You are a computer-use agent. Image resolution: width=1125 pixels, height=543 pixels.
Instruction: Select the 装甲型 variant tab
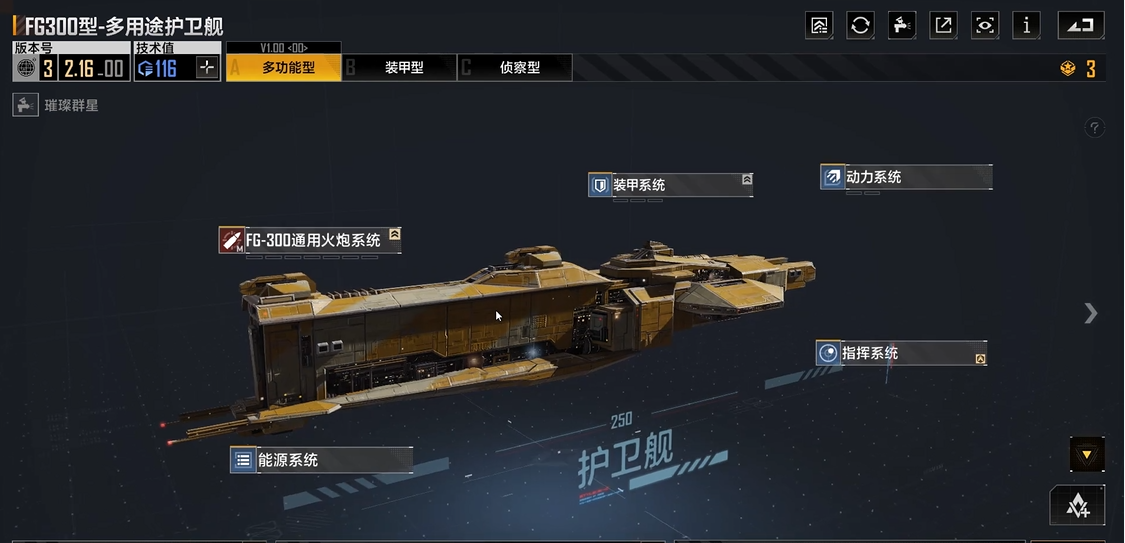tap(400, 68)
